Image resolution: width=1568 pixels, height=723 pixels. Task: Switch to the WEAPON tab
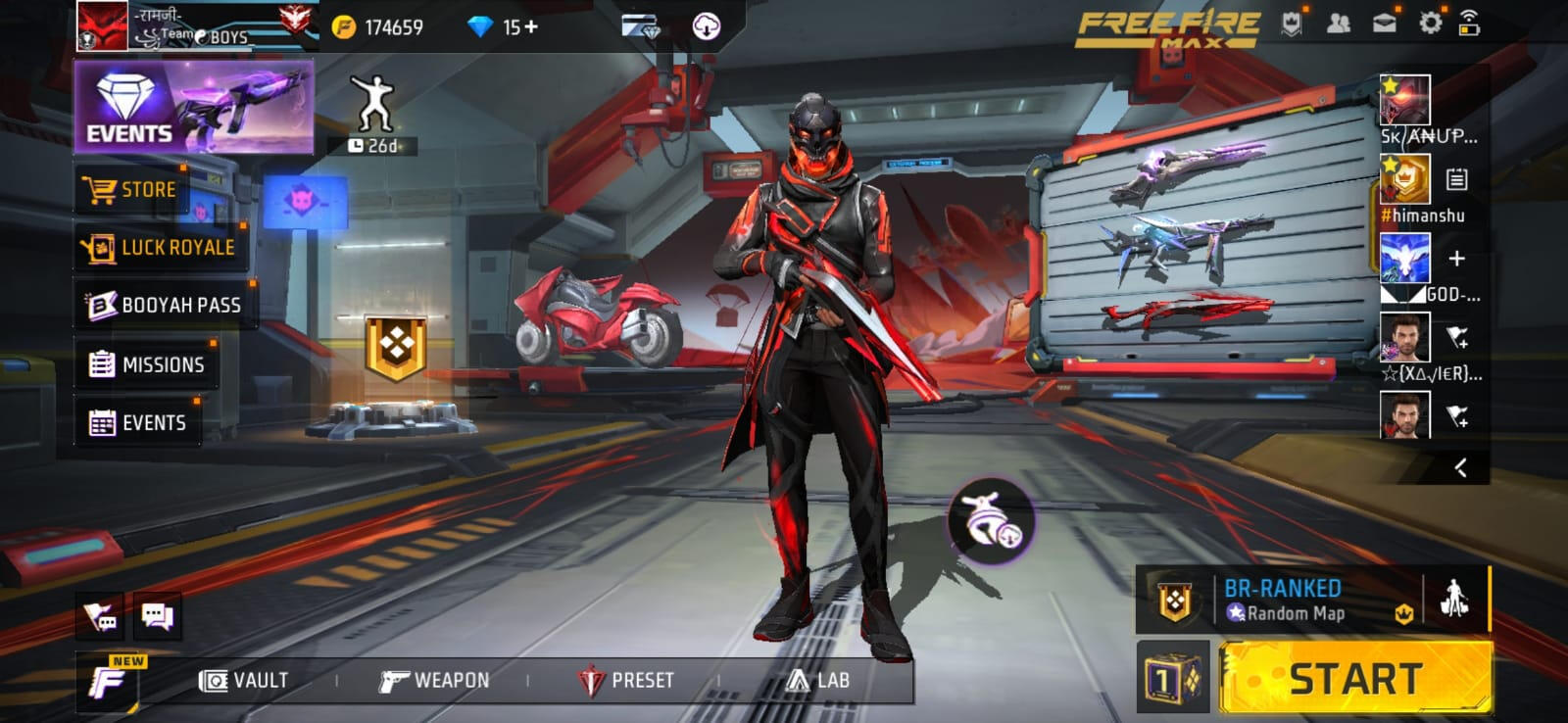[x=434, y=680]
